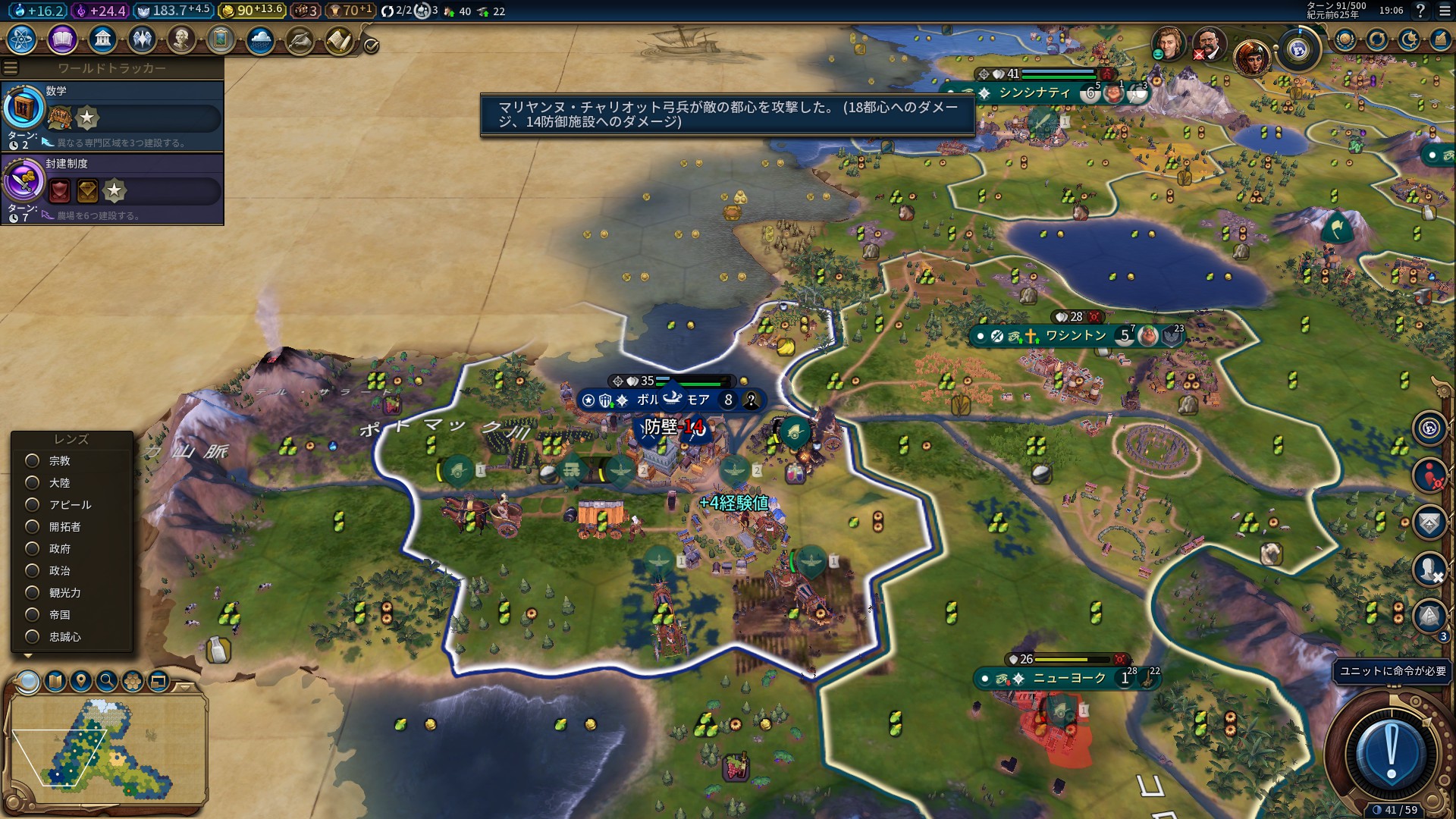Open the help question mark button
Viewport: 1456px width, 819px height.
click(x=1420, y=11)
